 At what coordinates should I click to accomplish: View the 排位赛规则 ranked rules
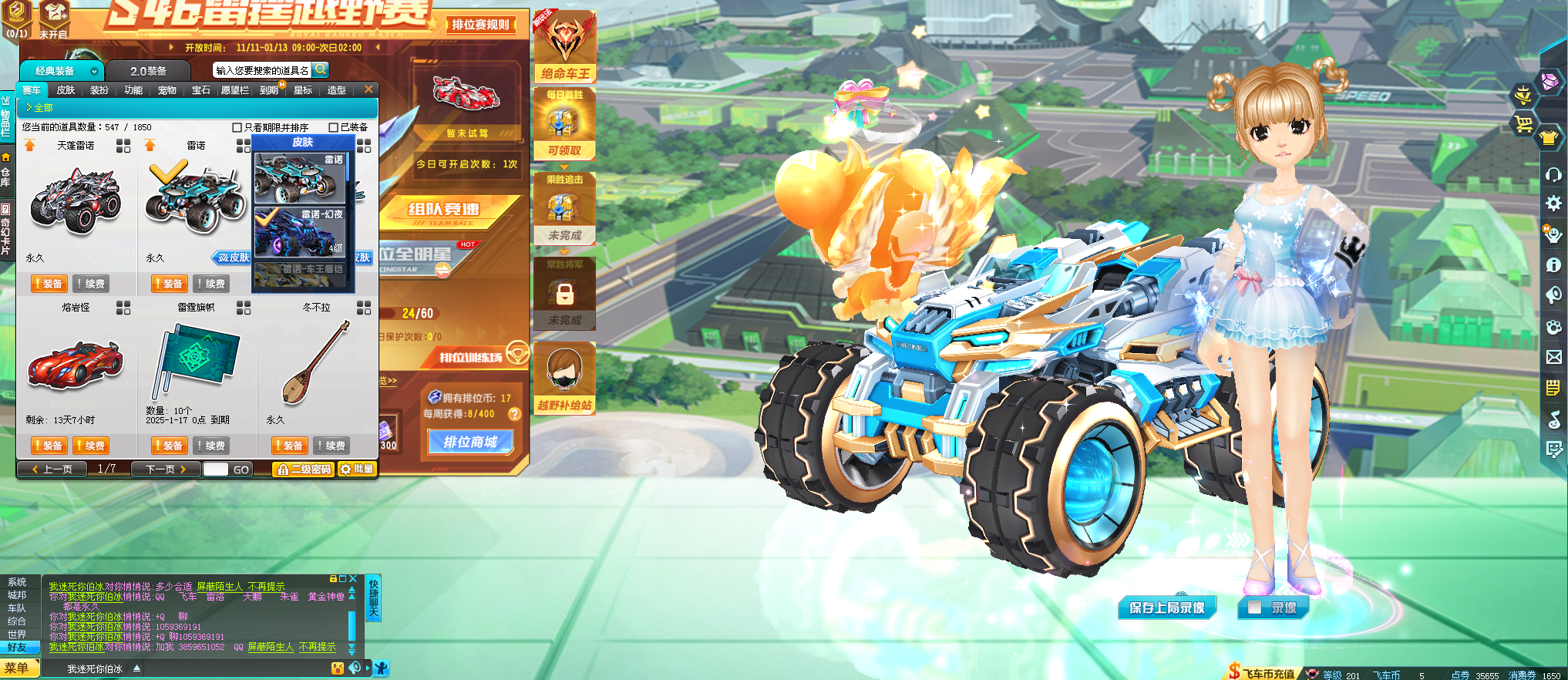(x=480, y=25)
